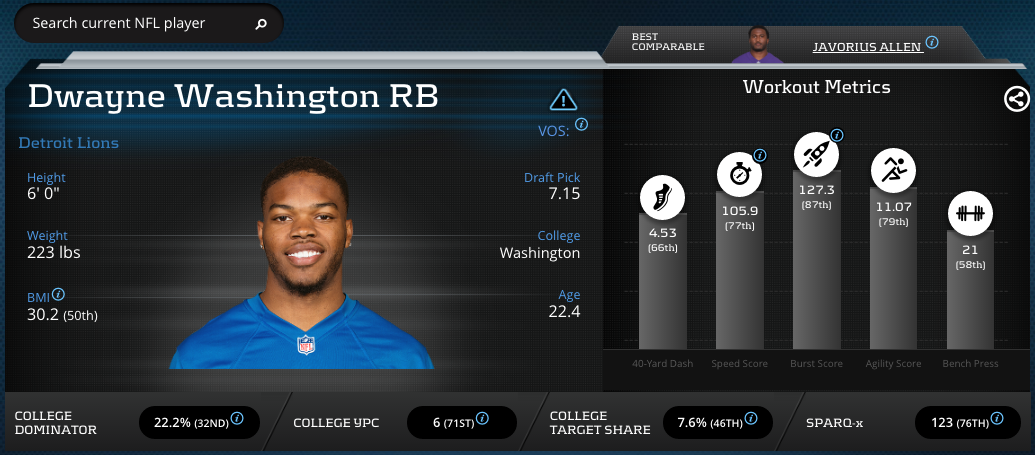This screenshot has width=1035, height=455.
Task: Open the SPARQ-x info tooltip icon
Action: click(x=998, y=418)
